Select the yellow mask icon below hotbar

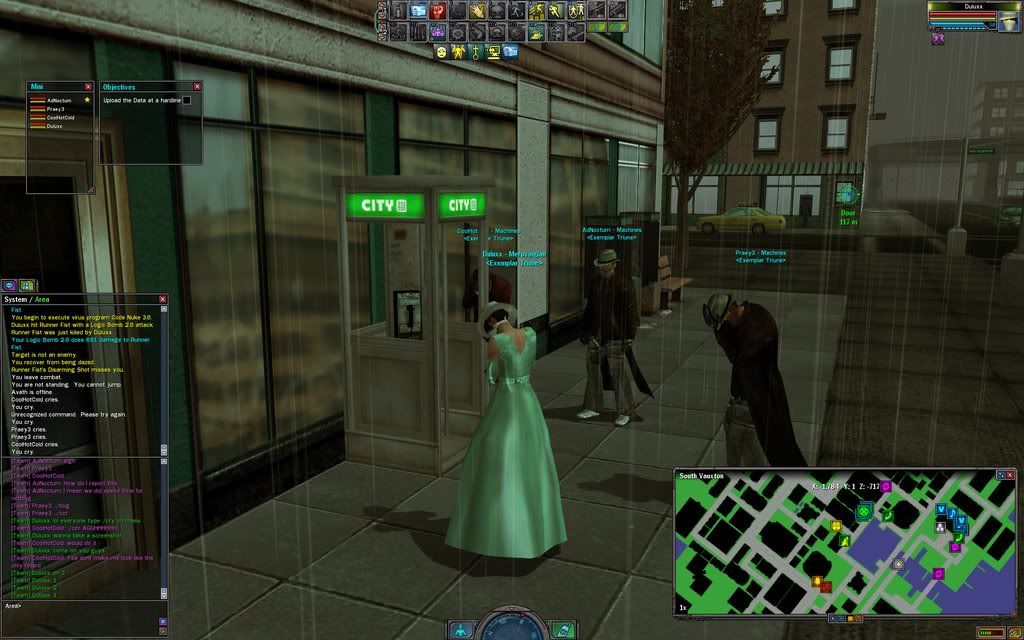point(441,52)
